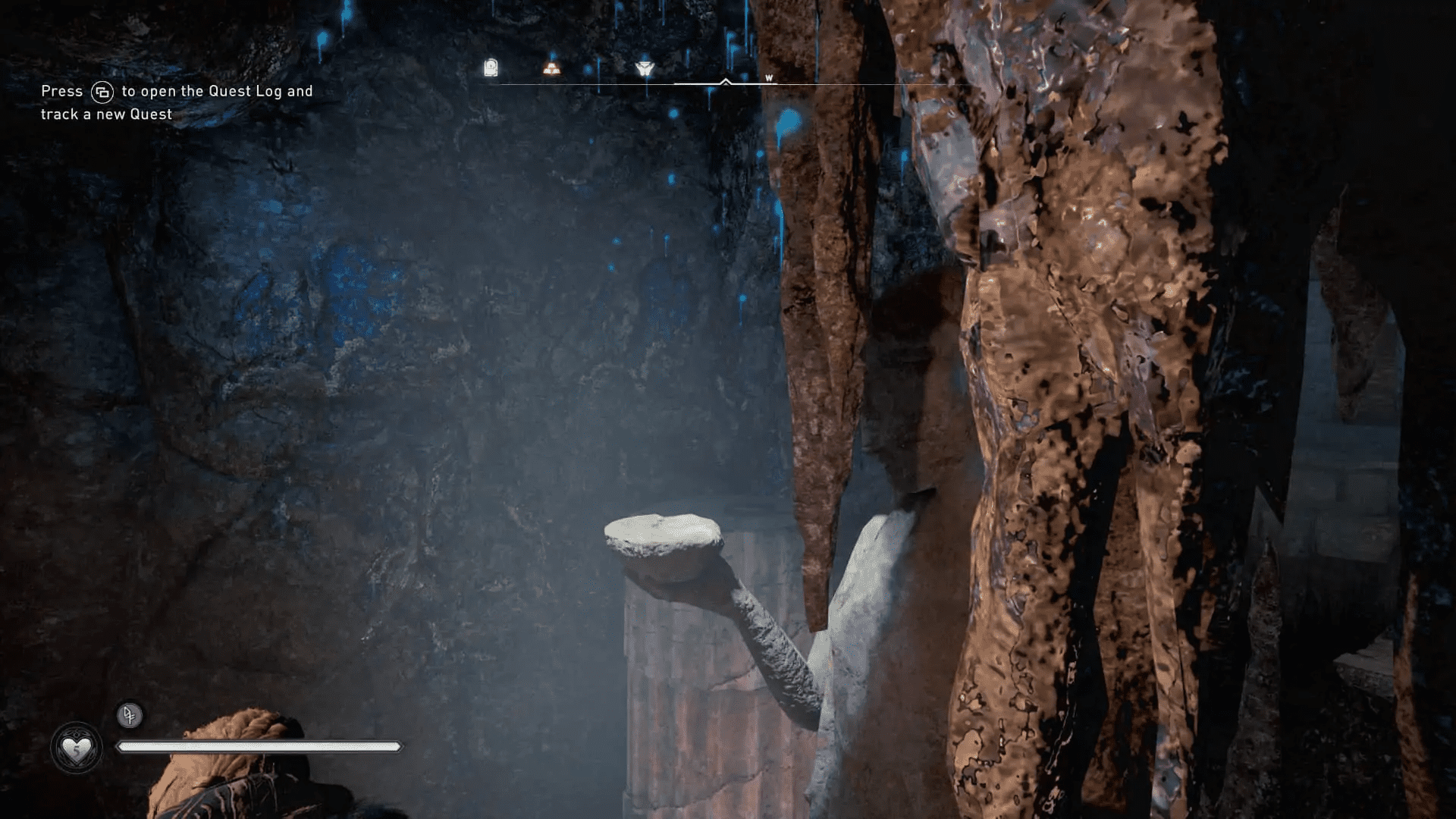
Task: Select the quest objective icon on the compass
Action: coord(643,68)
